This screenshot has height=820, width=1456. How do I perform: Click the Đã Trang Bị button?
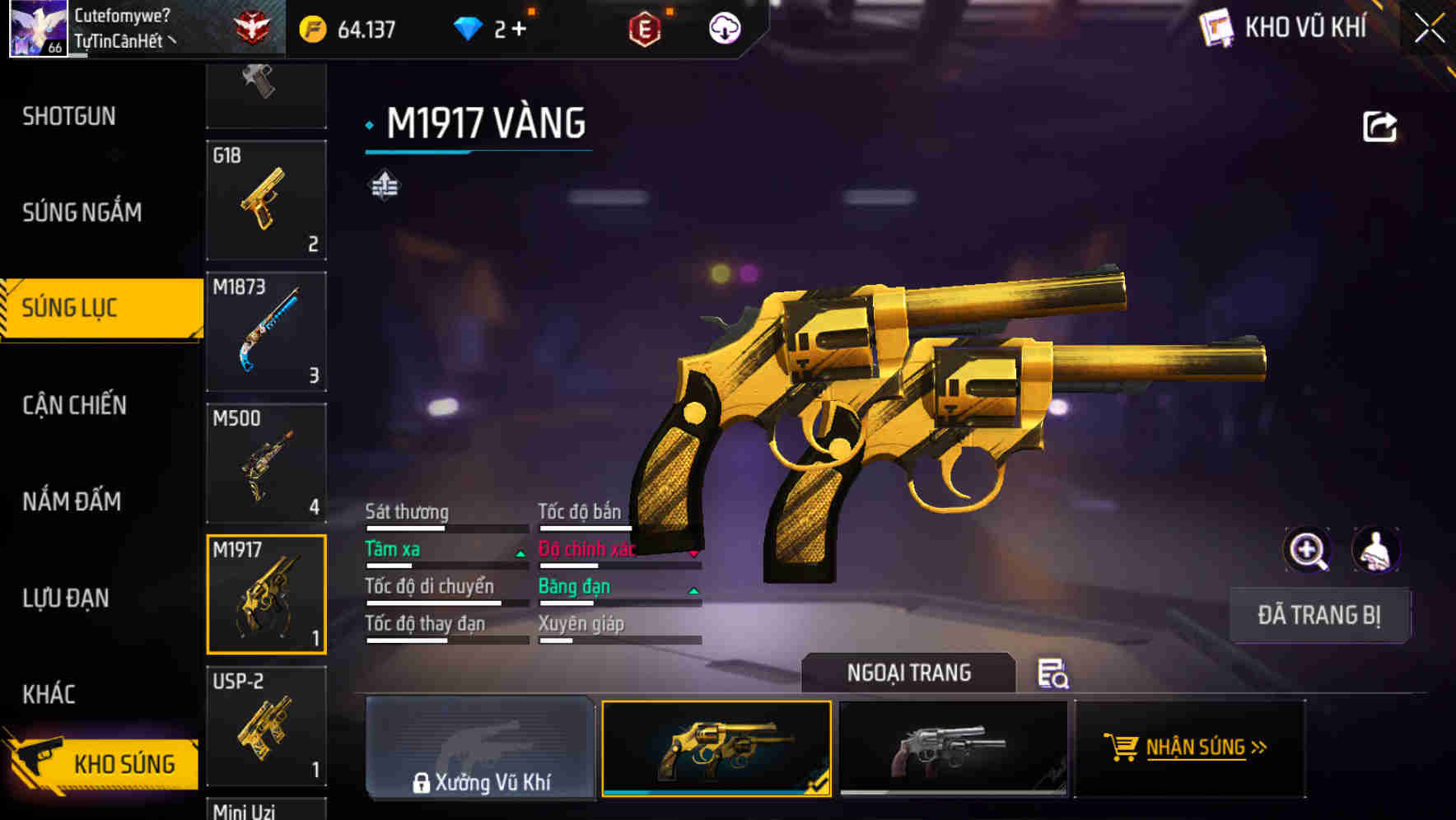[x=1318, y=615]
